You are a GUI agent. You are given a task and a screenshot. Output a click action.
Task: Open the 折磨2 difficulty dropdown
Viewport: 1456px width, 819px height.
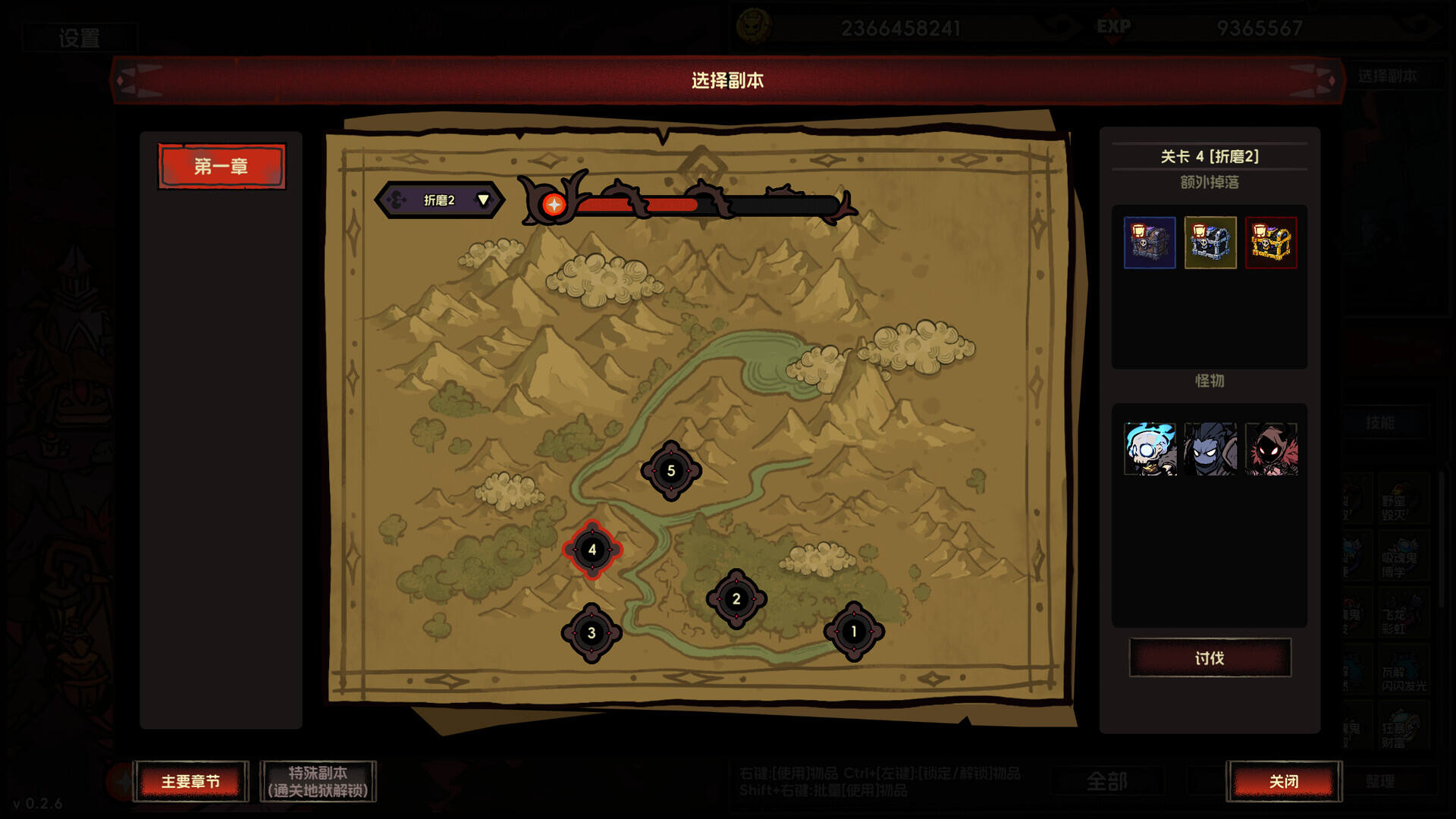point(440,200)
